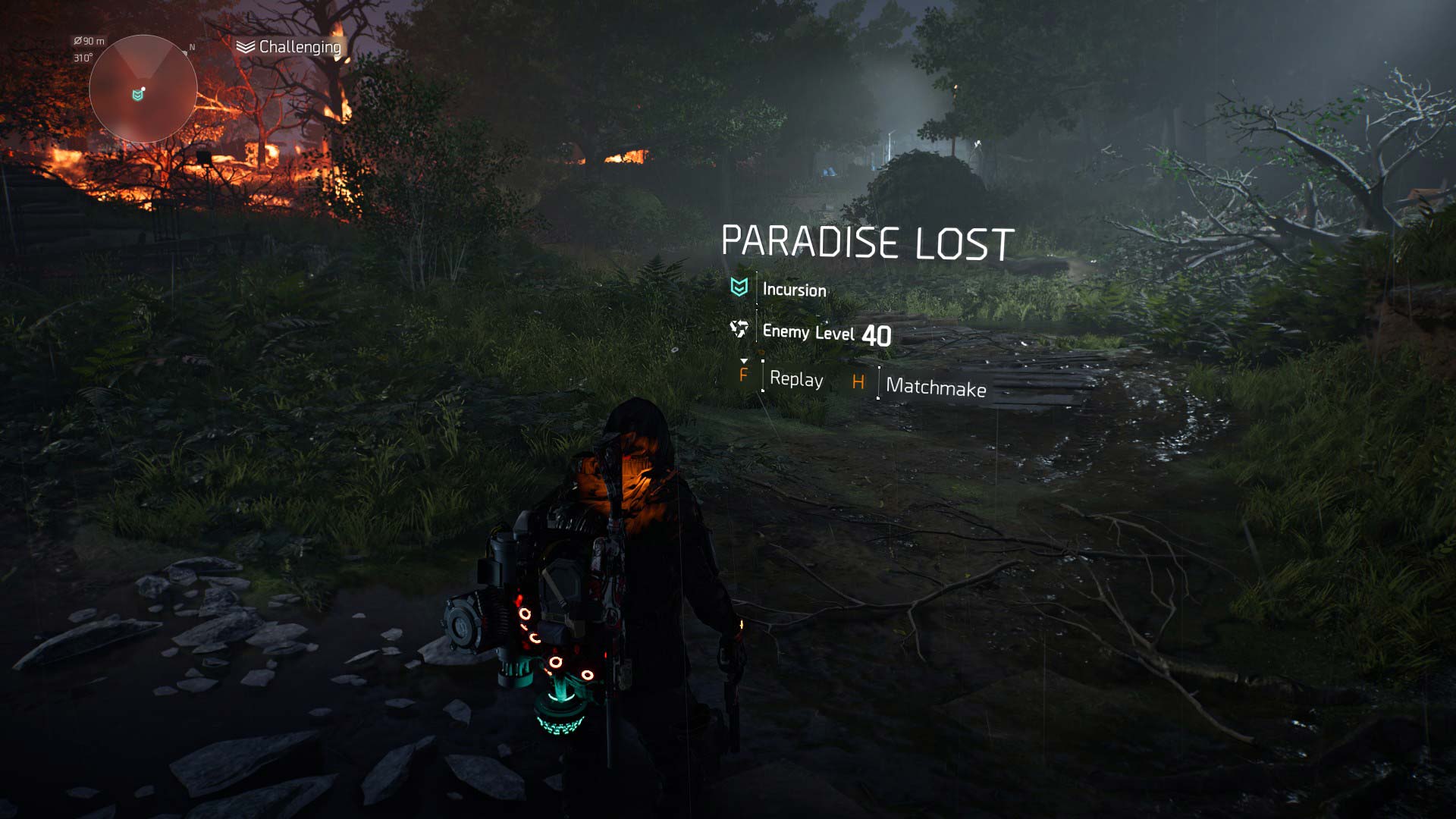Click the Enemy Level crossed-arrows icon

739,331
